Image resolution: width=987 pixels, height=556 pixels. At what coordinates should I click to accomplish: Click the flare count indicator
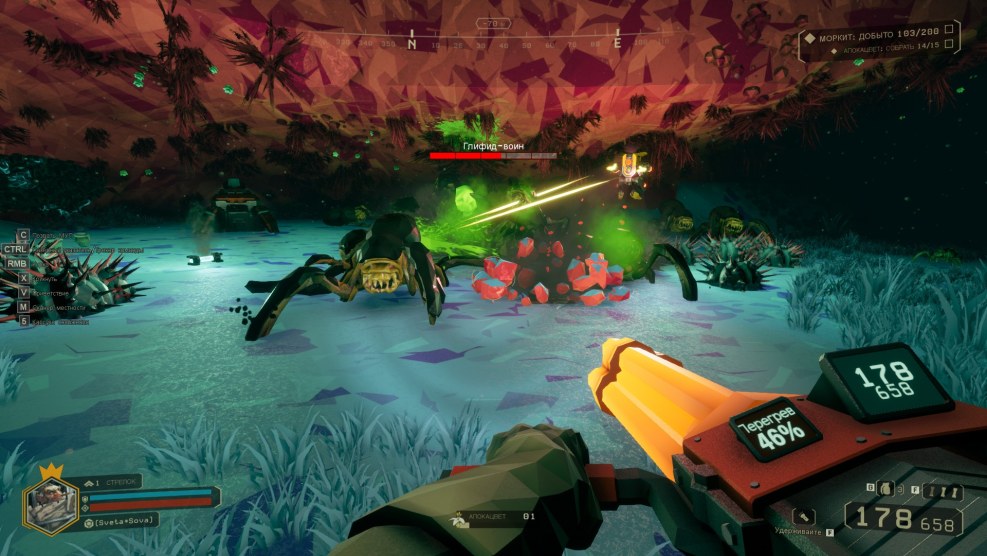click(x=943, y=491)
